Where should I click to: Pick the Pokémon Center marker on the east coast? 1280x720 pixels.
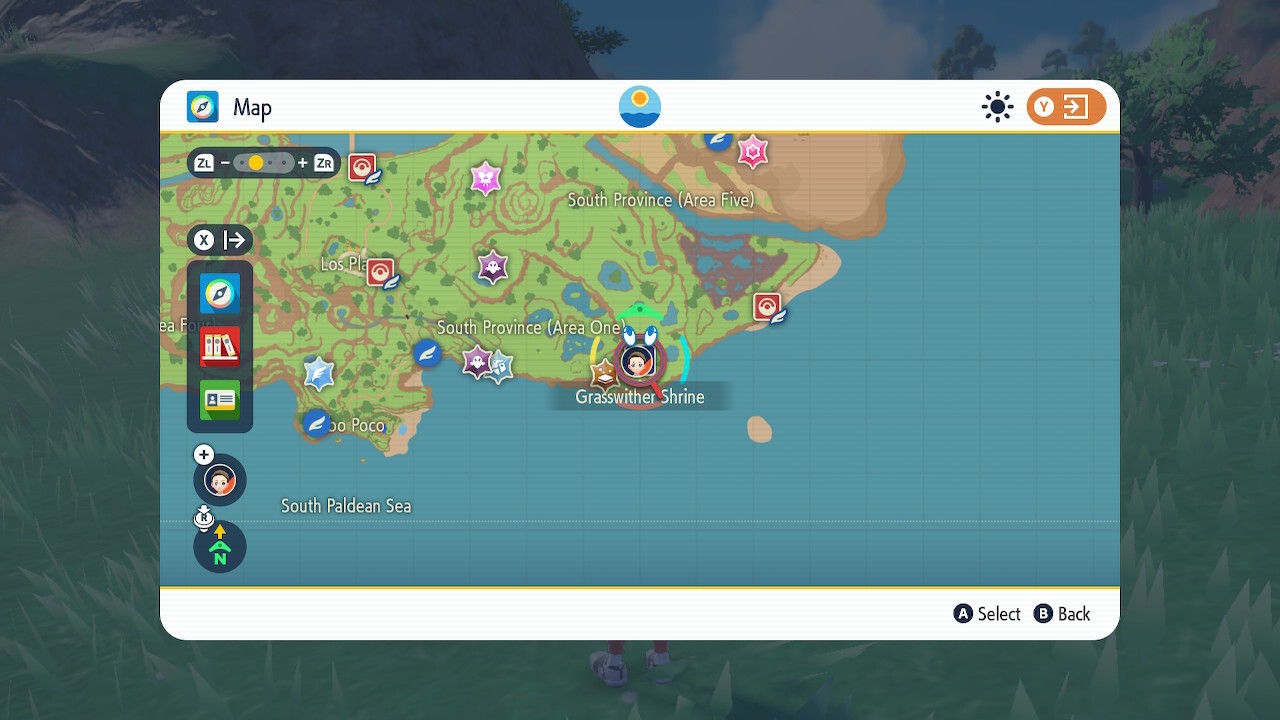pos(767,306)
